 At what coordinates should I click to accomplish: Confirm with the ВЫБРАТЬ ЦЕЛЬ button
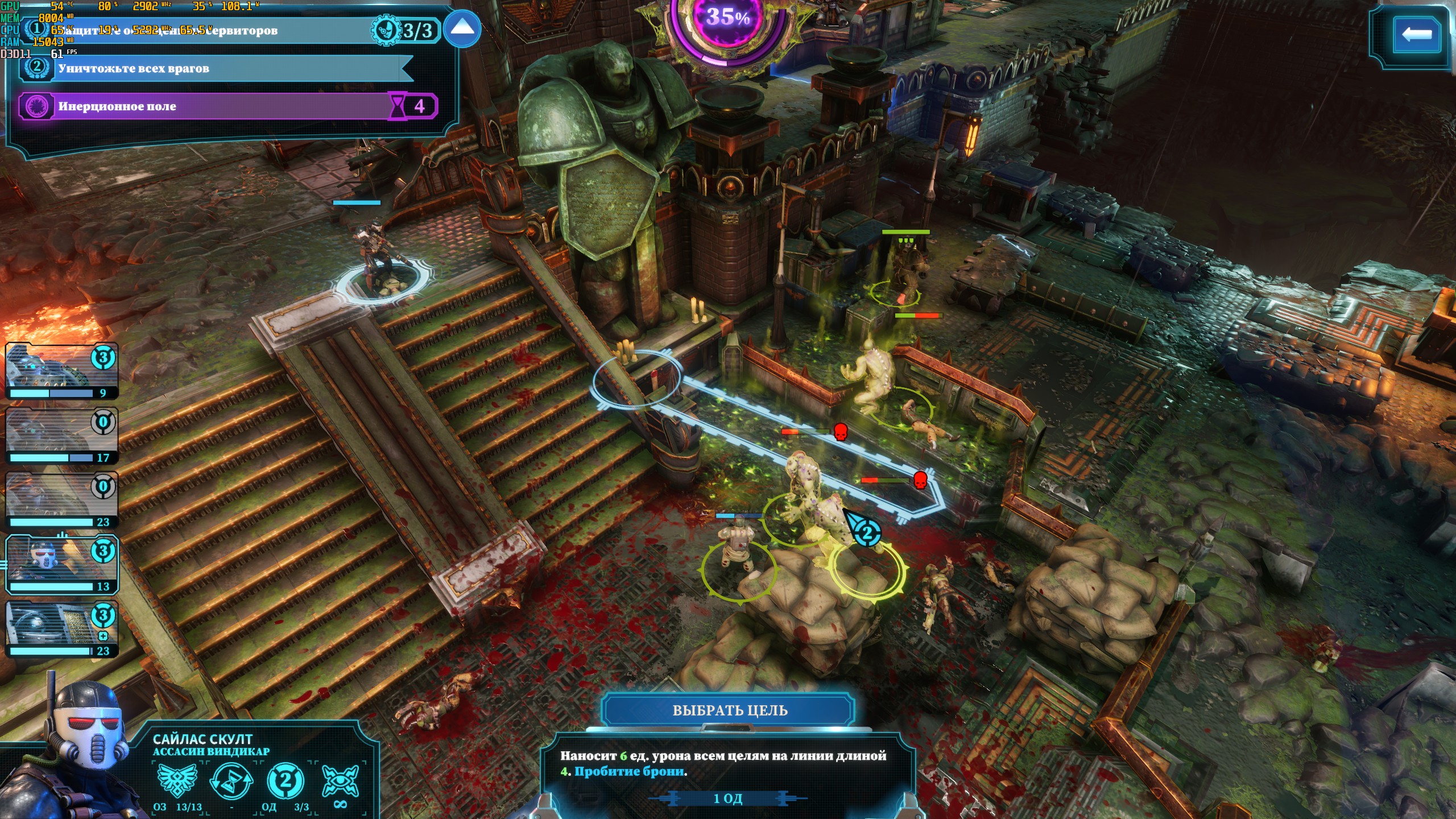(x=729, y=710)
